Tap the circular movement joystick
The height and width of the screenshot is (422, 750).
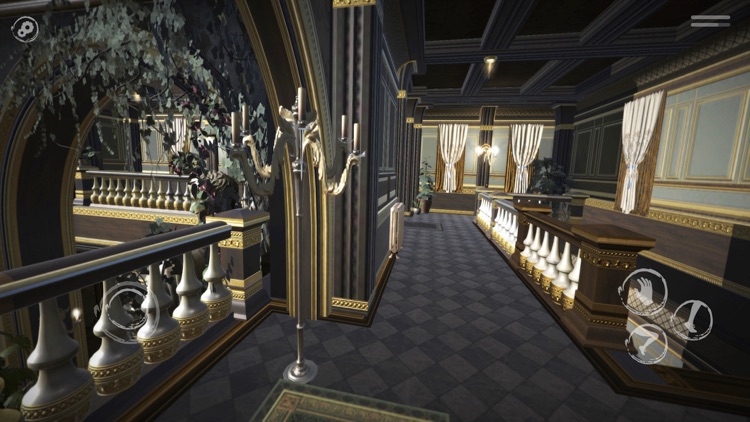pyautogui.click(x=127, y=305)
